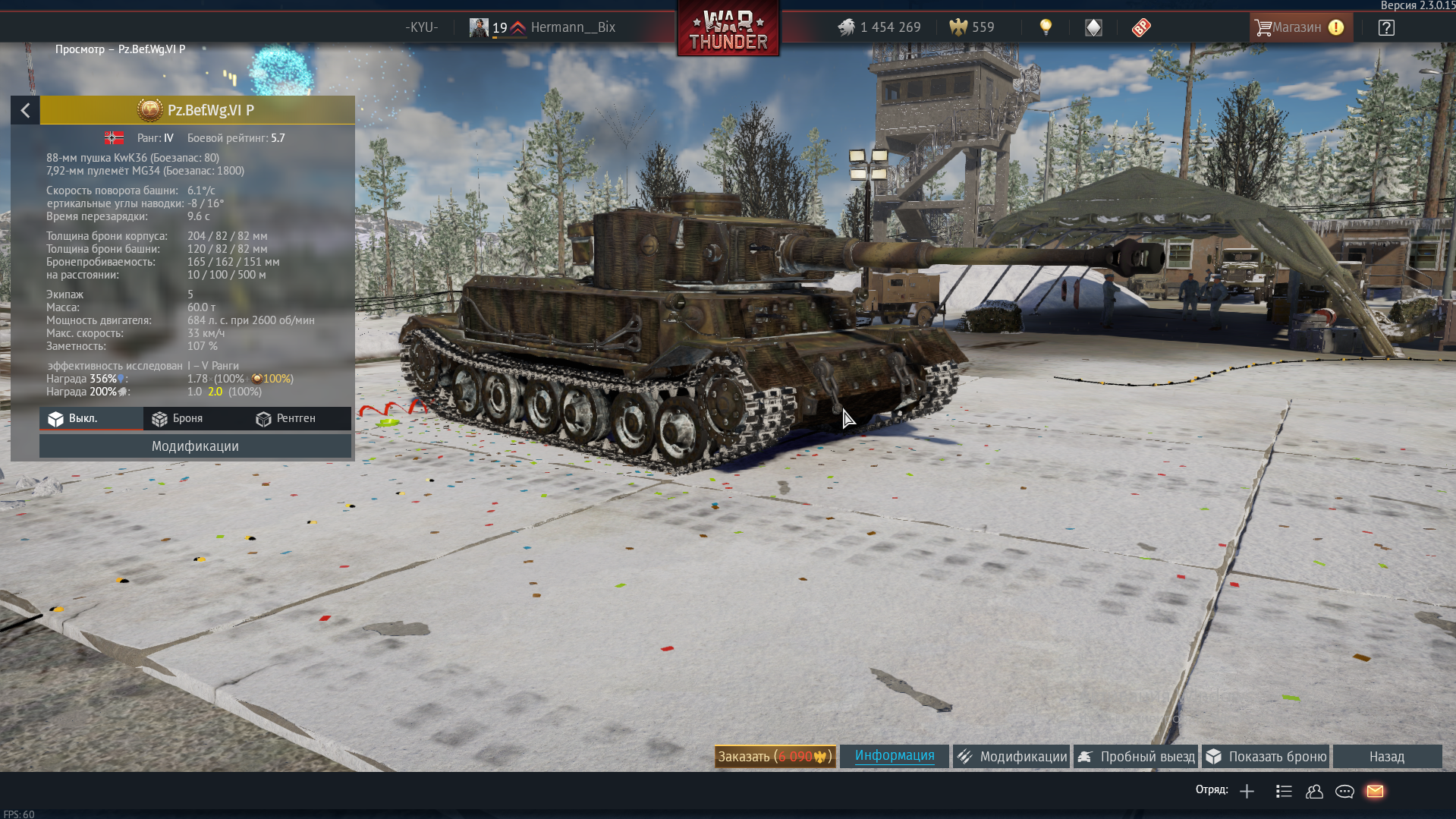Switch to the Рентген x-ray view

point(286,418)
